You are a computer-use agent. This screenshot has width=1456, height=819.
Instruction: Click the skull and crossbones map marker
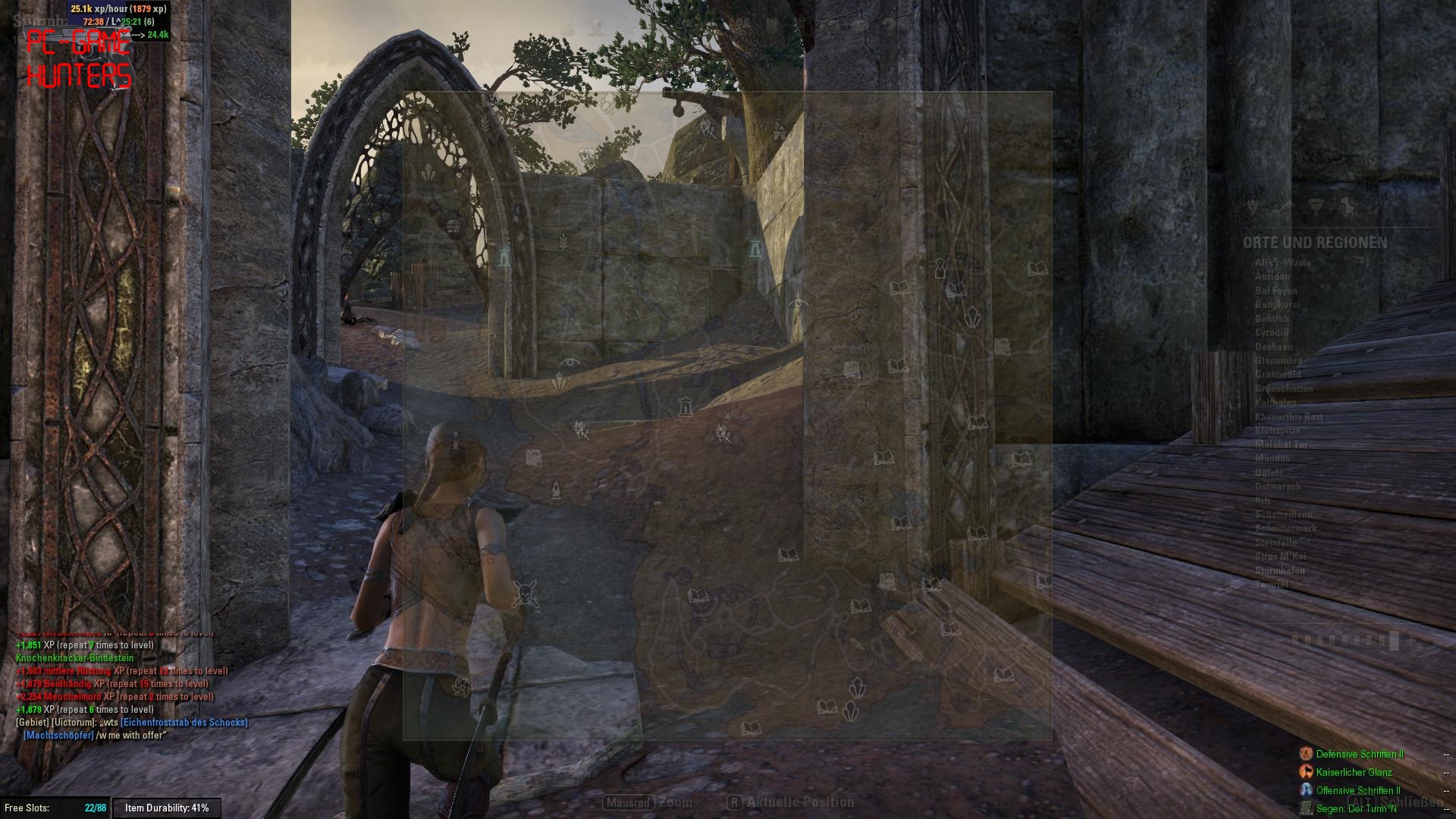pos(525,595)
